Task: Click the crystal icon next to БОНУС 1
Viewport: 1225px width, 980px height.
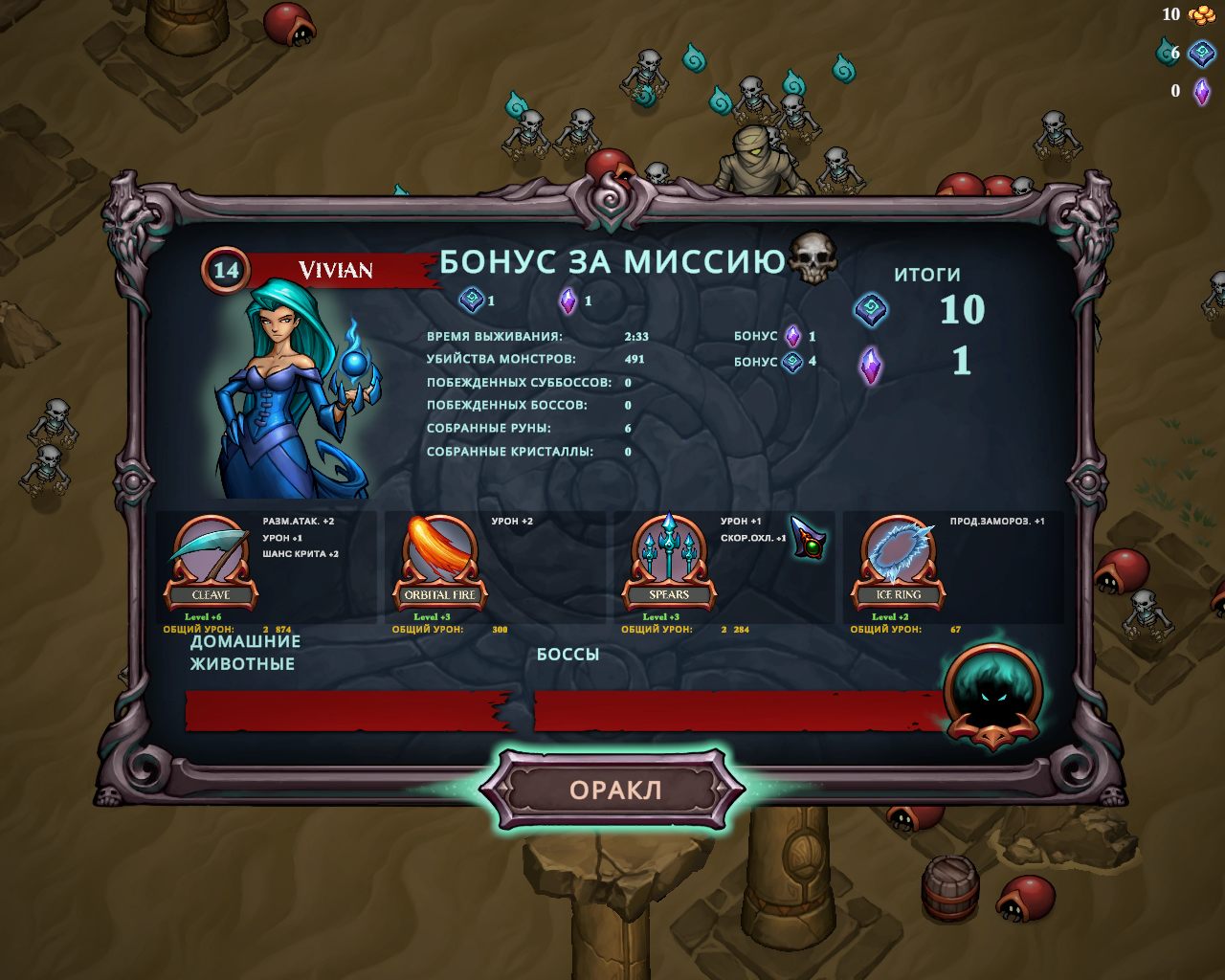Action: pyautogui.click(x=793, y=337)
